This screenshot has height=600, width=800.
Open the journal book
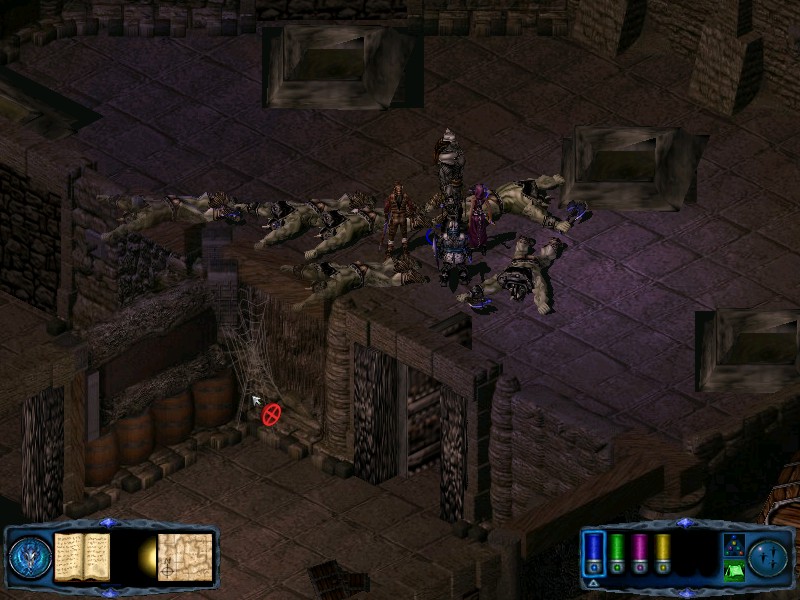point(82,555)
